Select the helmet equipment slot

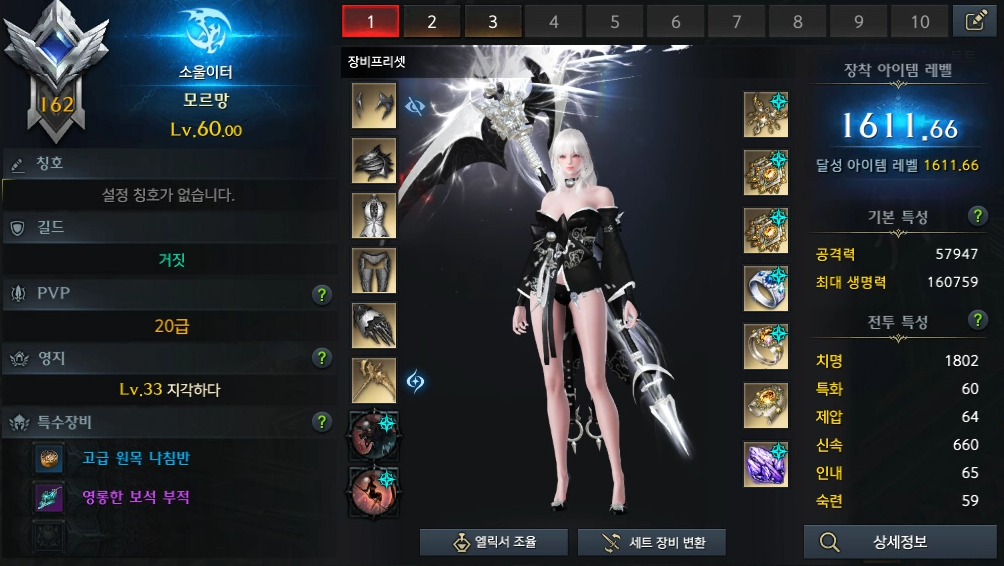coord(374,106)
